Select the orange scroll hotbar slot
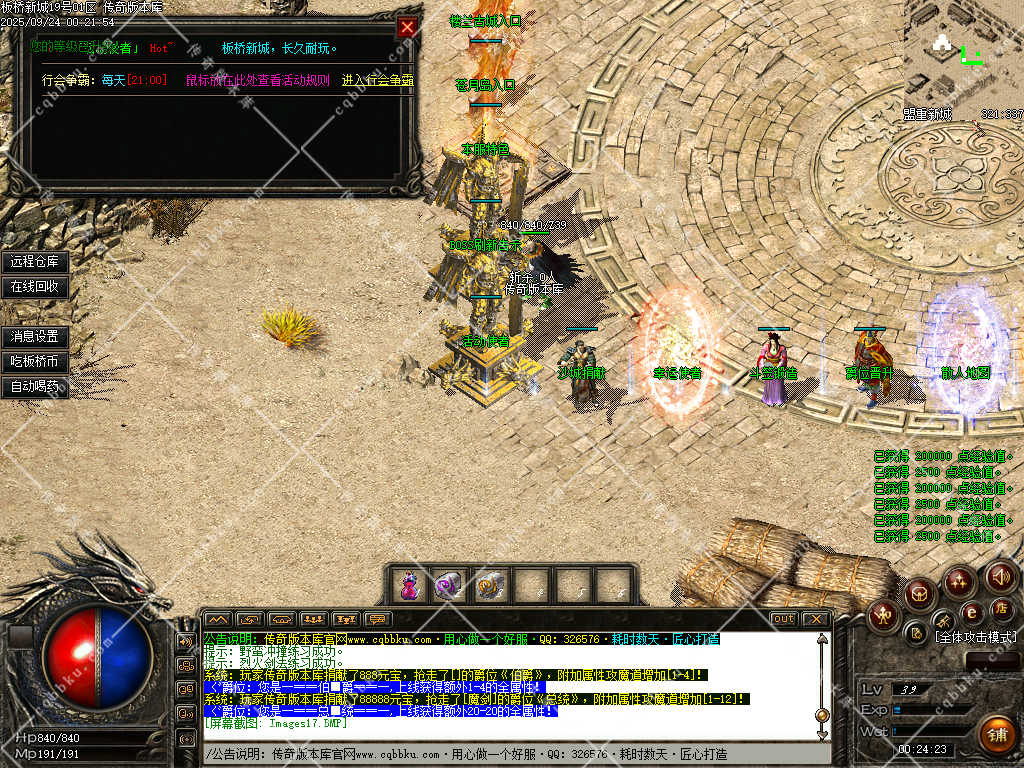1024x768 pixels. 489,586
